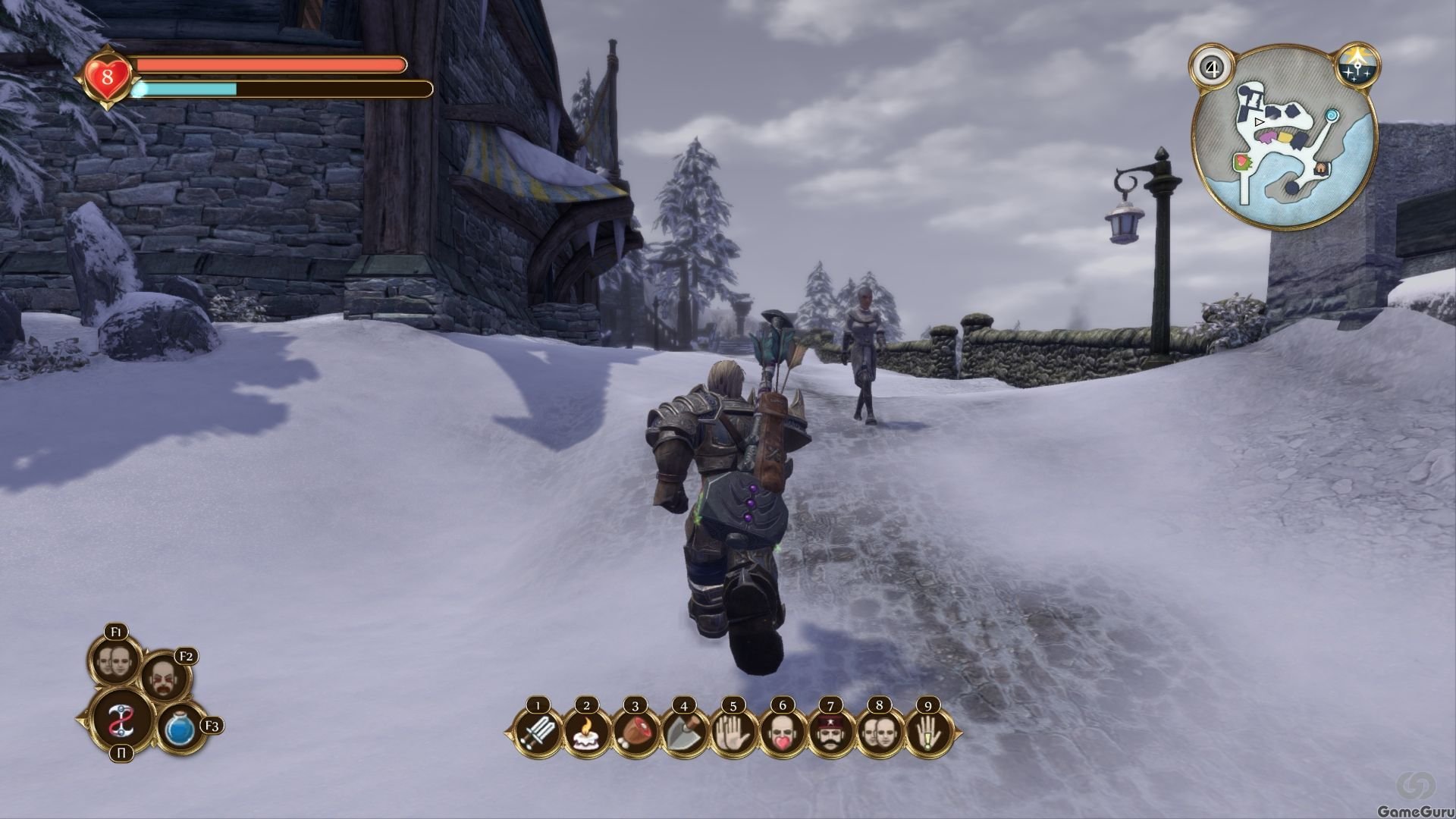Click the heart level 8 badge

pos(107,77)
